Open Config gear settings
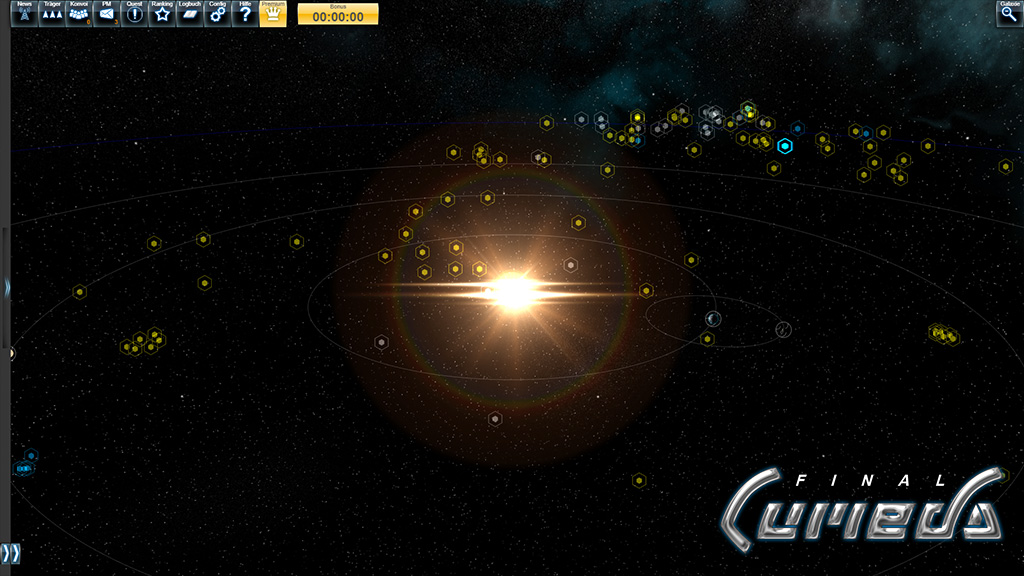The width and height of the screenshot is (1024, 576). (217, 13)
